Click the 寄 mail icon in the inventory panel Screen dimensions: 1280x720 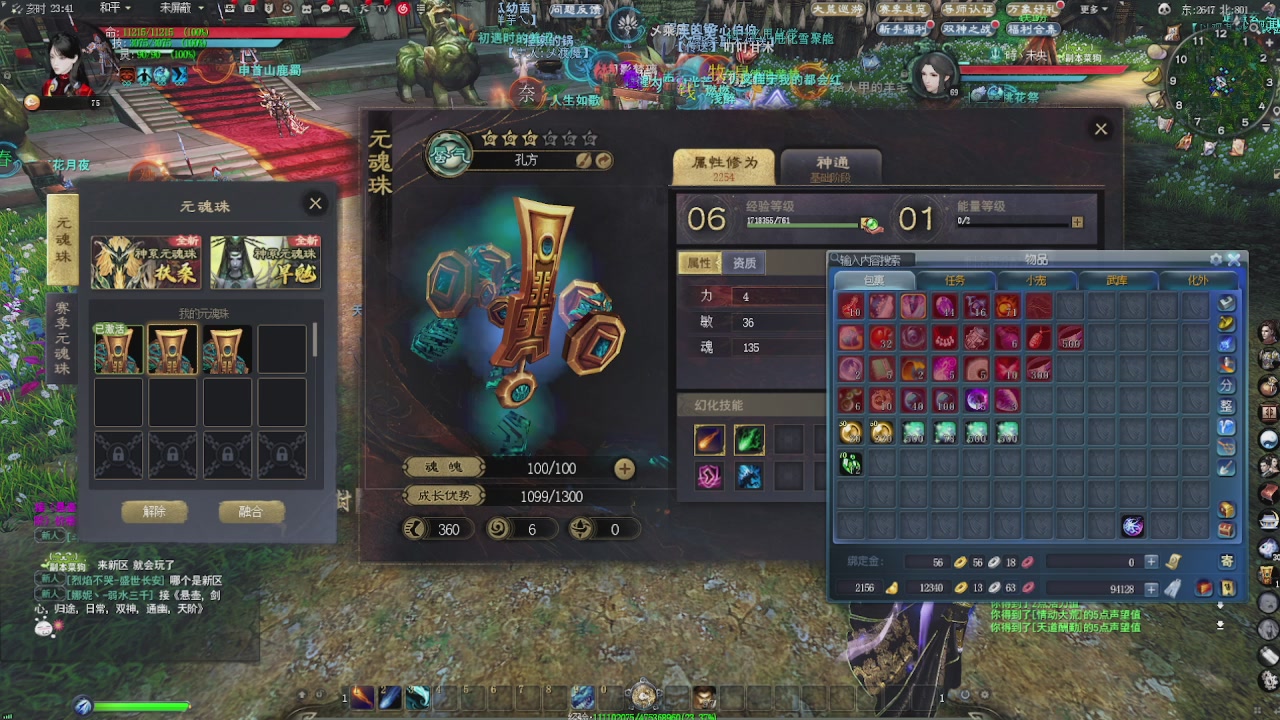coord(1228,561)
